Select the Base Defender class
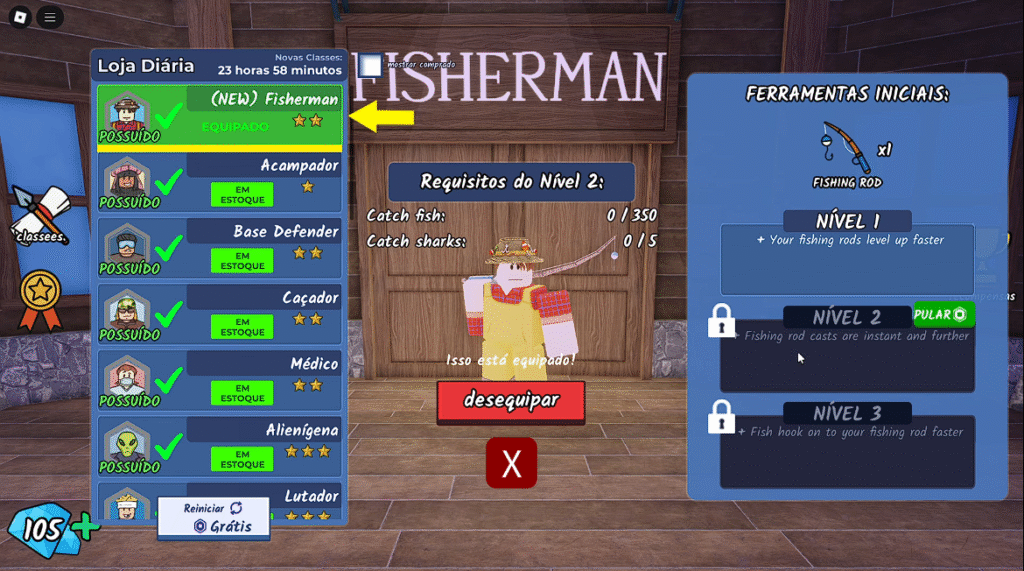 [x=219, y=247]
